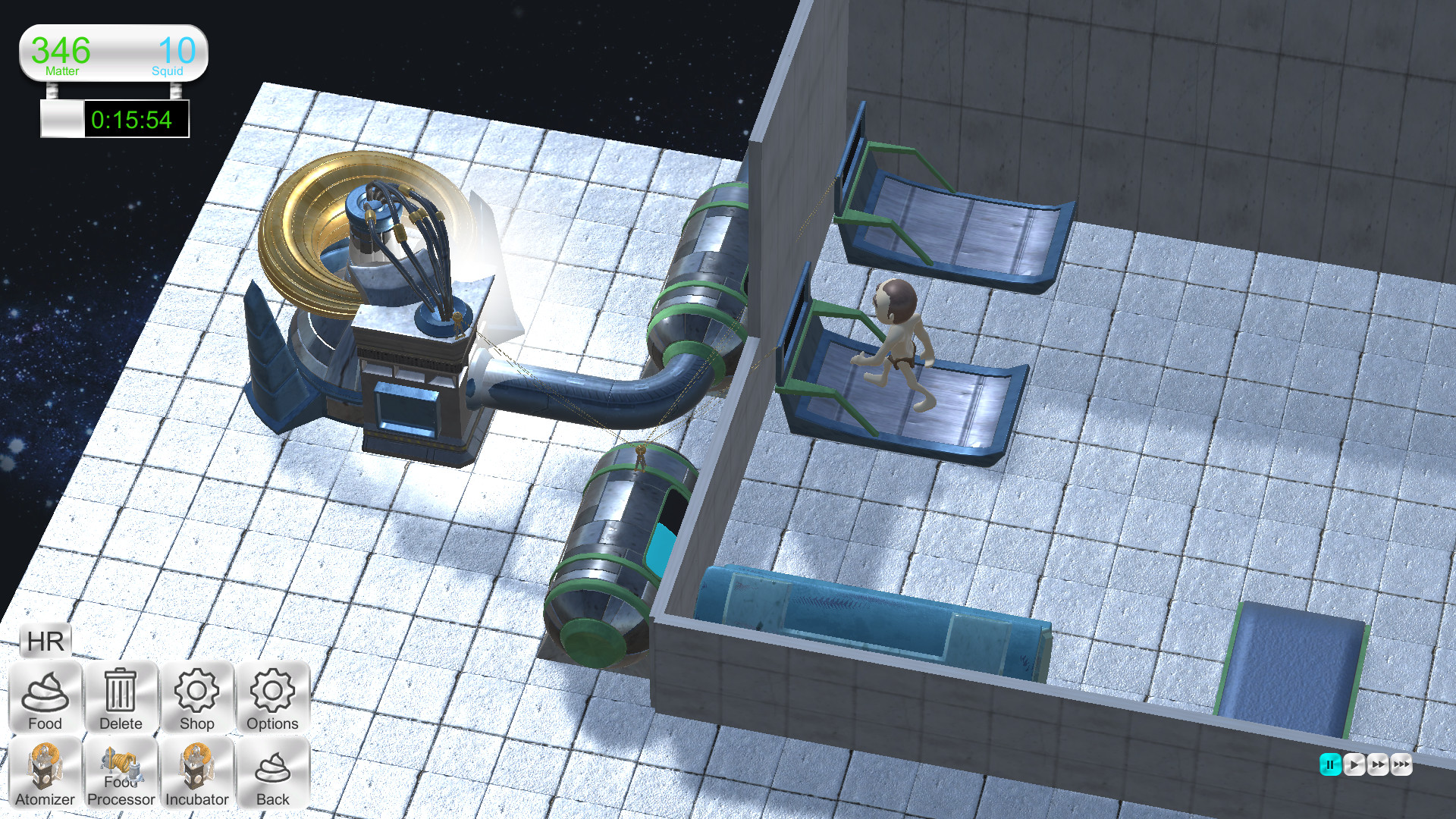
Task: Enable double game speed
Action: point(1378,765)
